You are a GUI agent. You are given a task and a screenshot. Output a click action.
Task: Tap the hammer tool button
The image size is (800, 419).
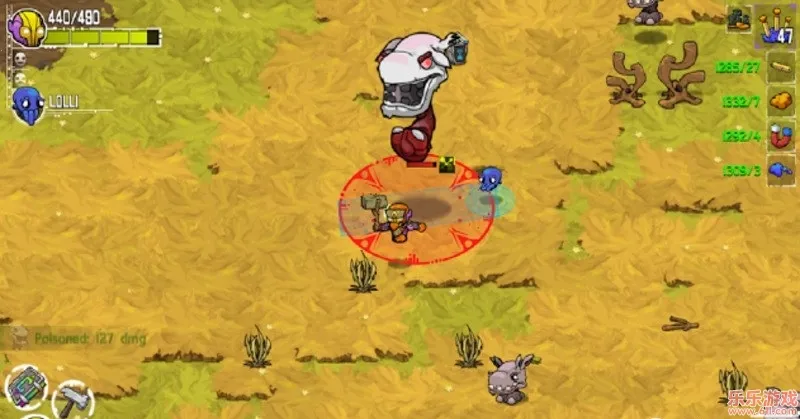tap(72, 401)
